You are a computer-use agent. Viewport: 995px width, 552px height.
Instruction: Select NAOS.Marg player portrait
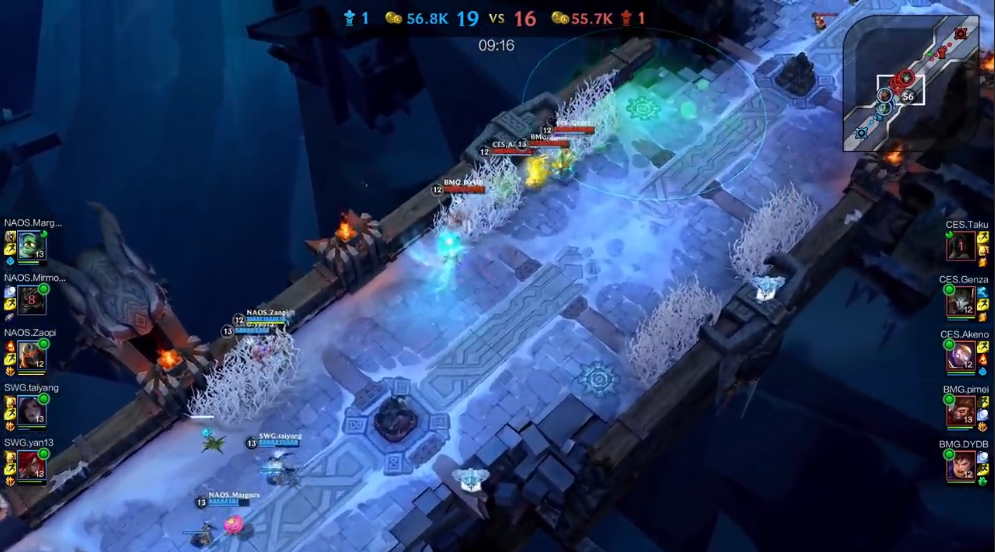31,246
